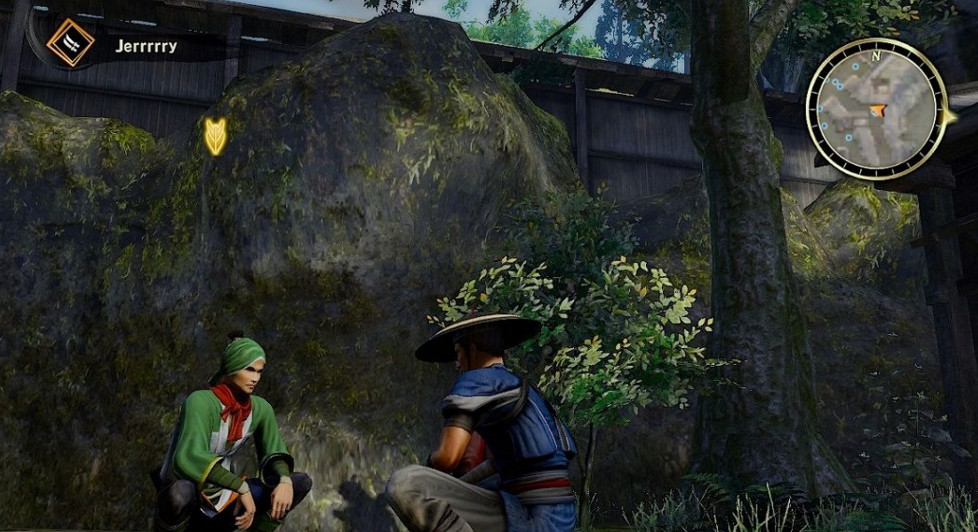This screenshot has width=978, height=532.
Task: Select the golden mask marker
Action: 215,136
